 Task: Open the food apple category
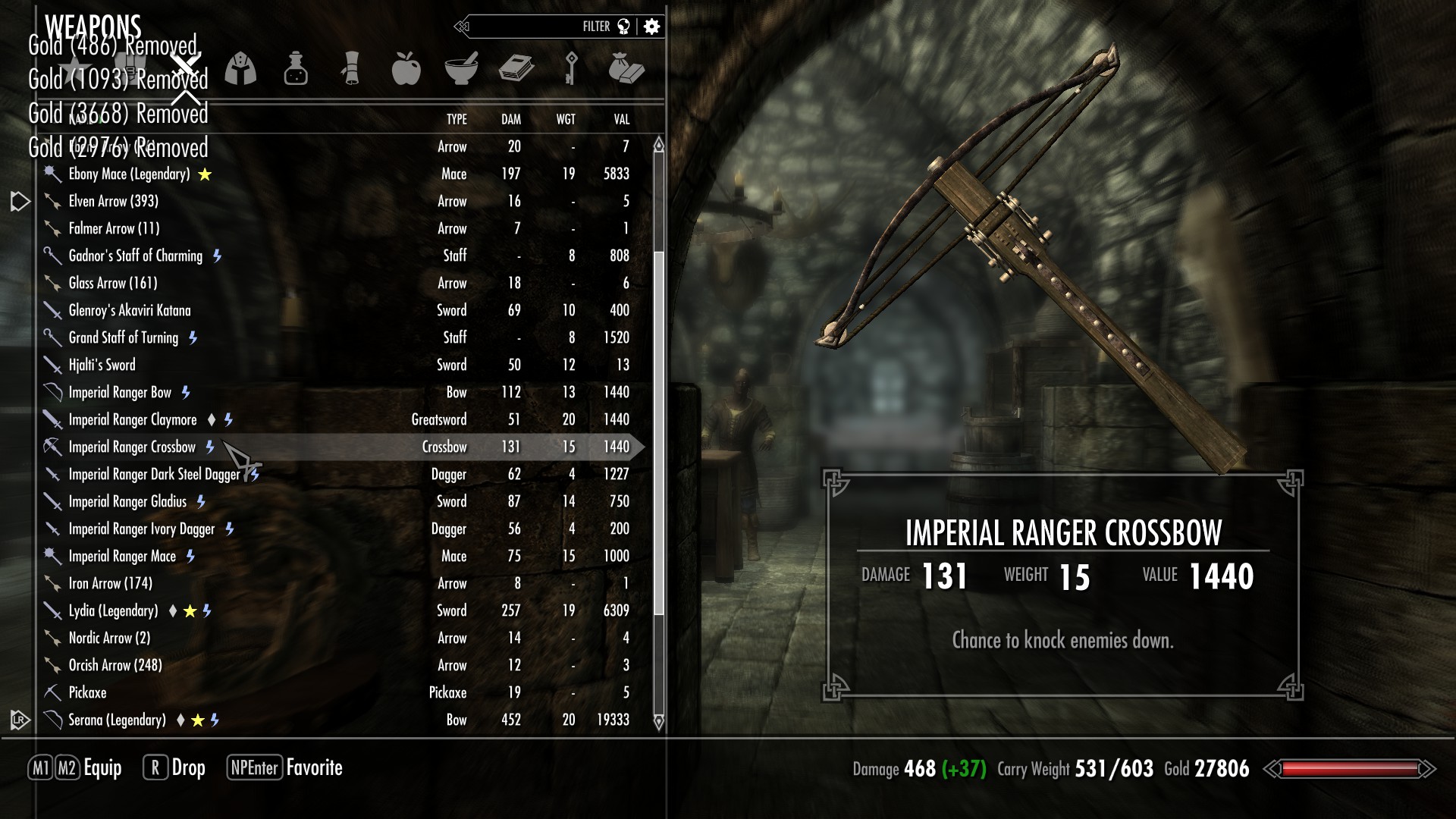(x=406, y=69)
